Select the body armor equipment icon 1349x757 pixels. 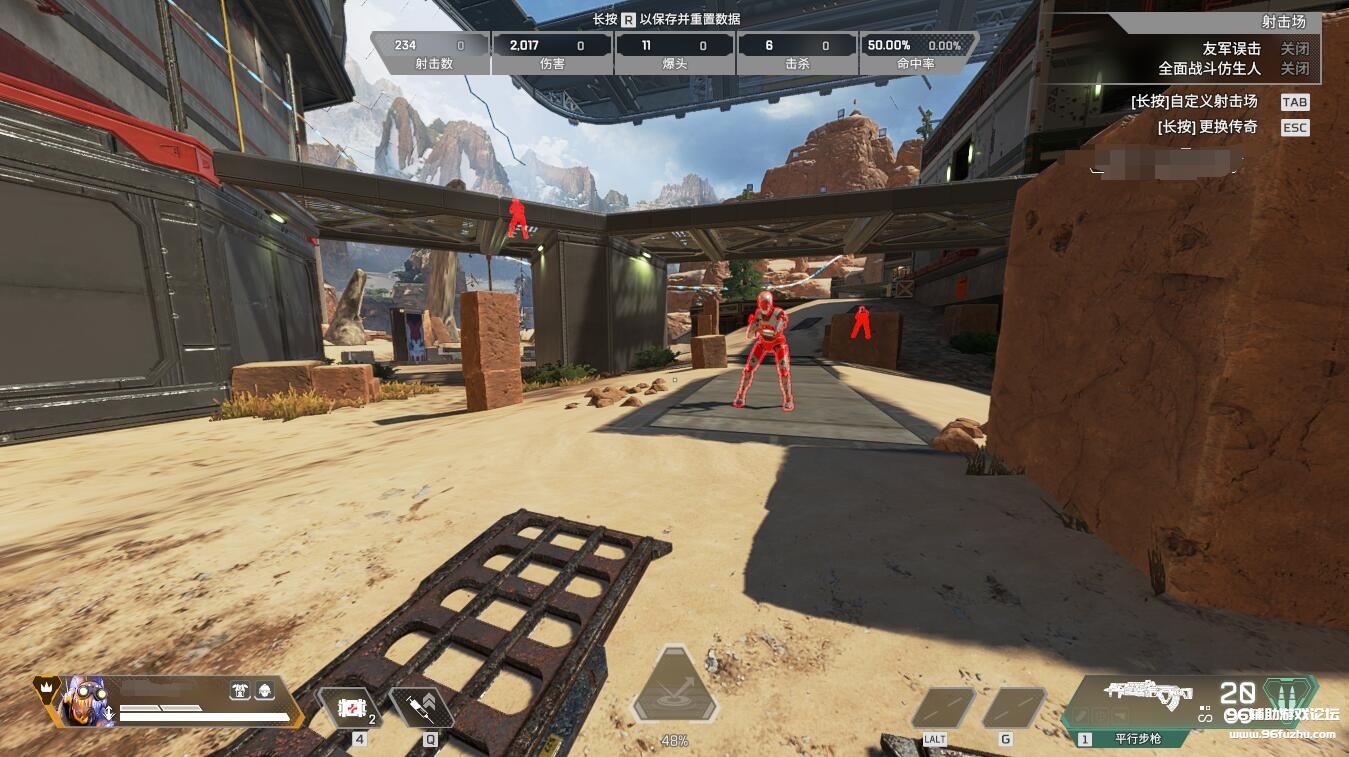240,690
